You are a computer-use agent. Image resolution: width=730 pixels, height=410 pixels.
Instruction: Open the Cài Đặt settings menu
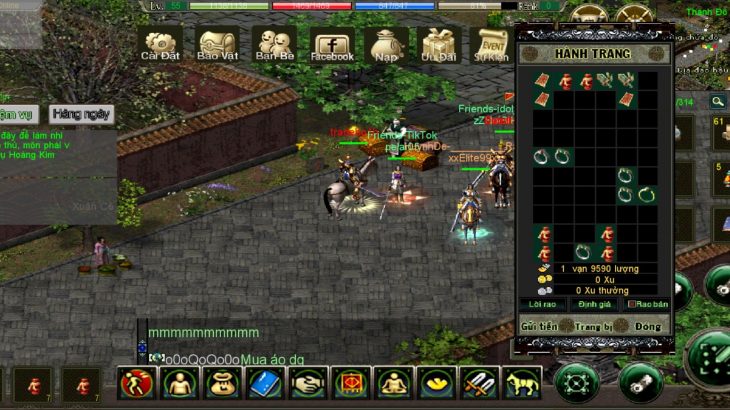click(160, 45)
